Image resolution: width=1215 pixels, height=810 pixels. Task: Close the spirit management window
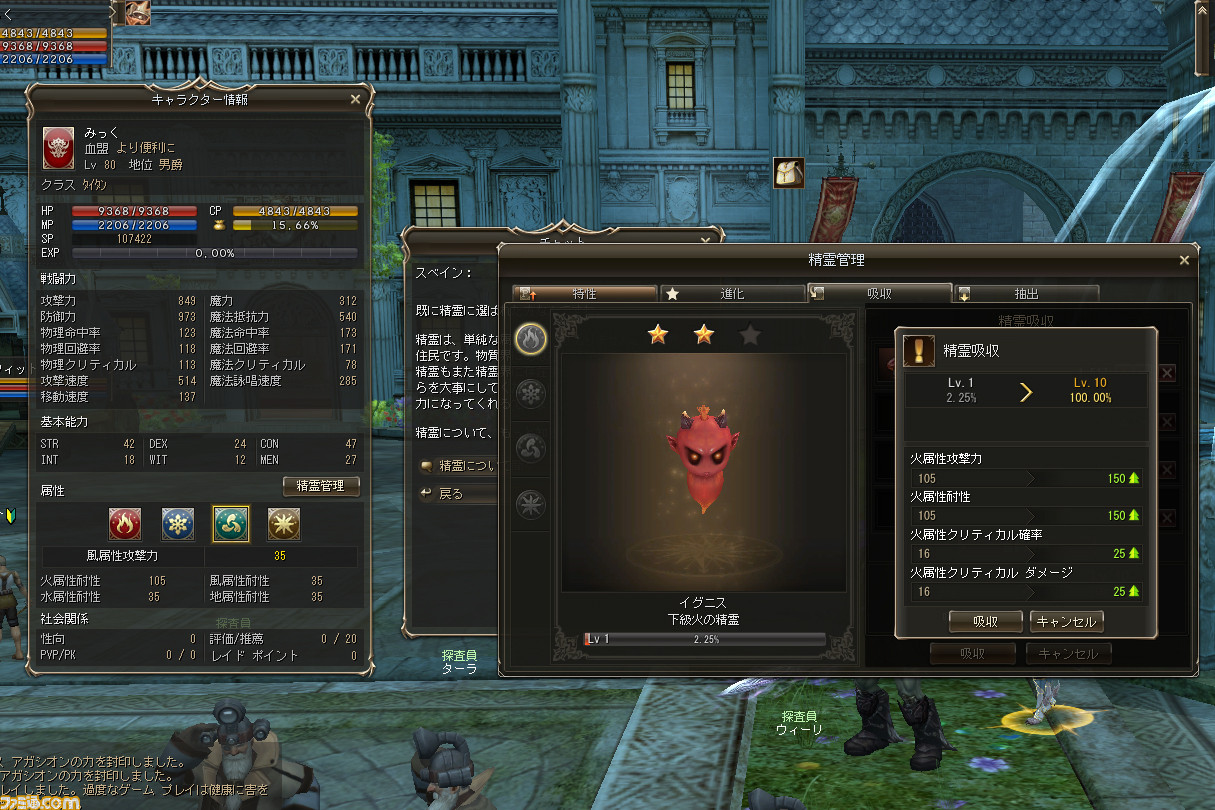coord(1184,260)
